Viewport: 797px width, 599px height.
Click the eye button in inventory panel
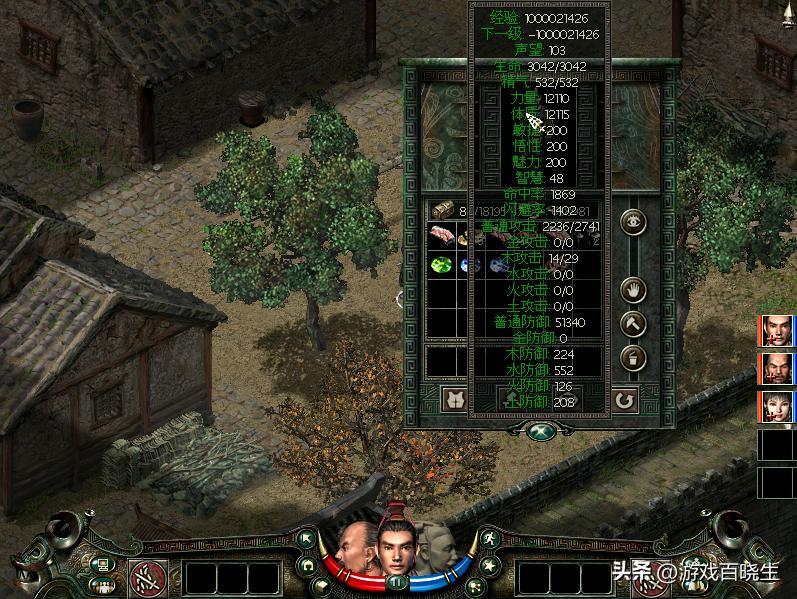tap(633, 221)
